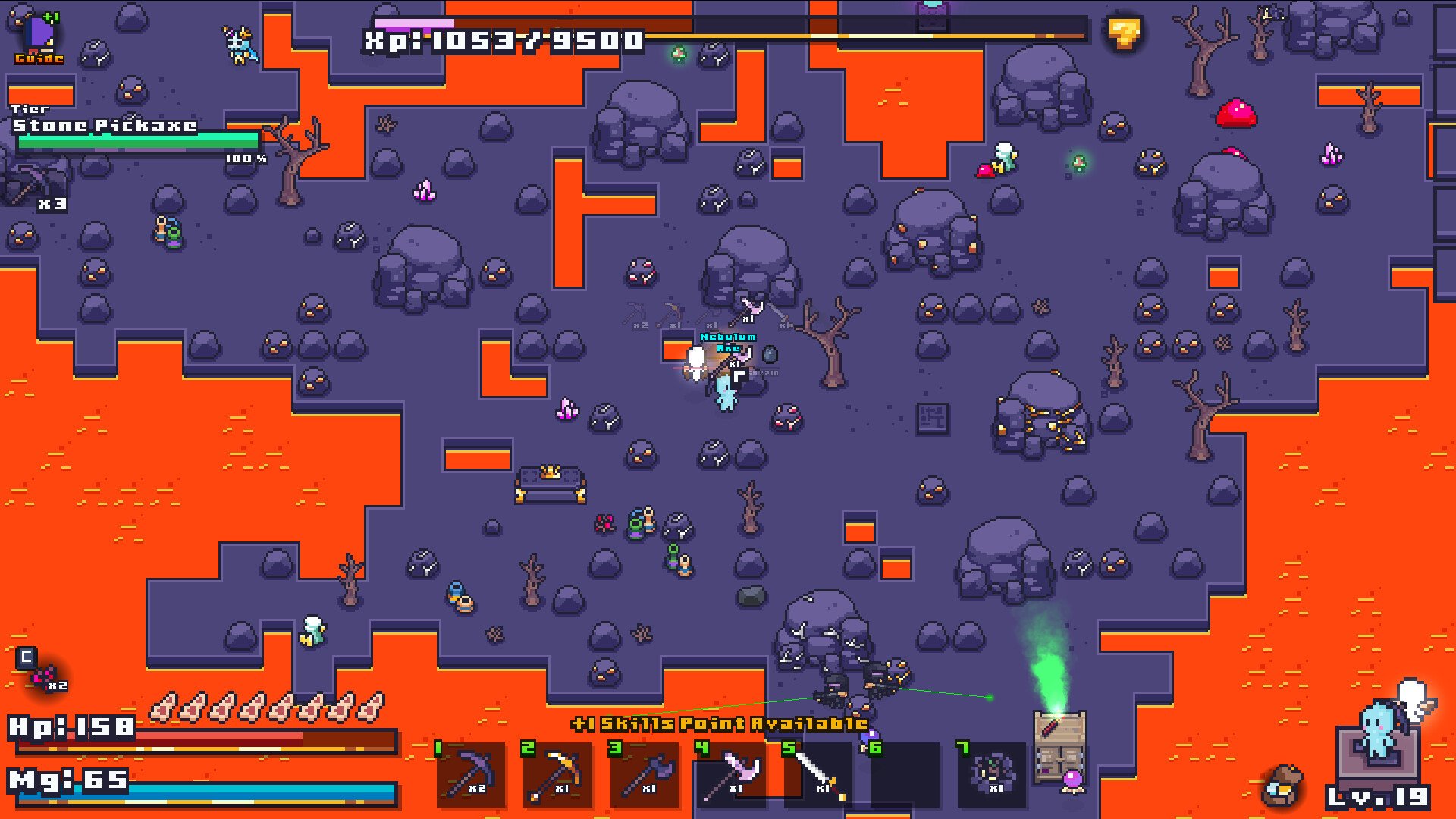The height and width of the screenshot is (819, 1456).
Task: Equip the sword in hotbar slot 5
Action: [x=819, y=774]
